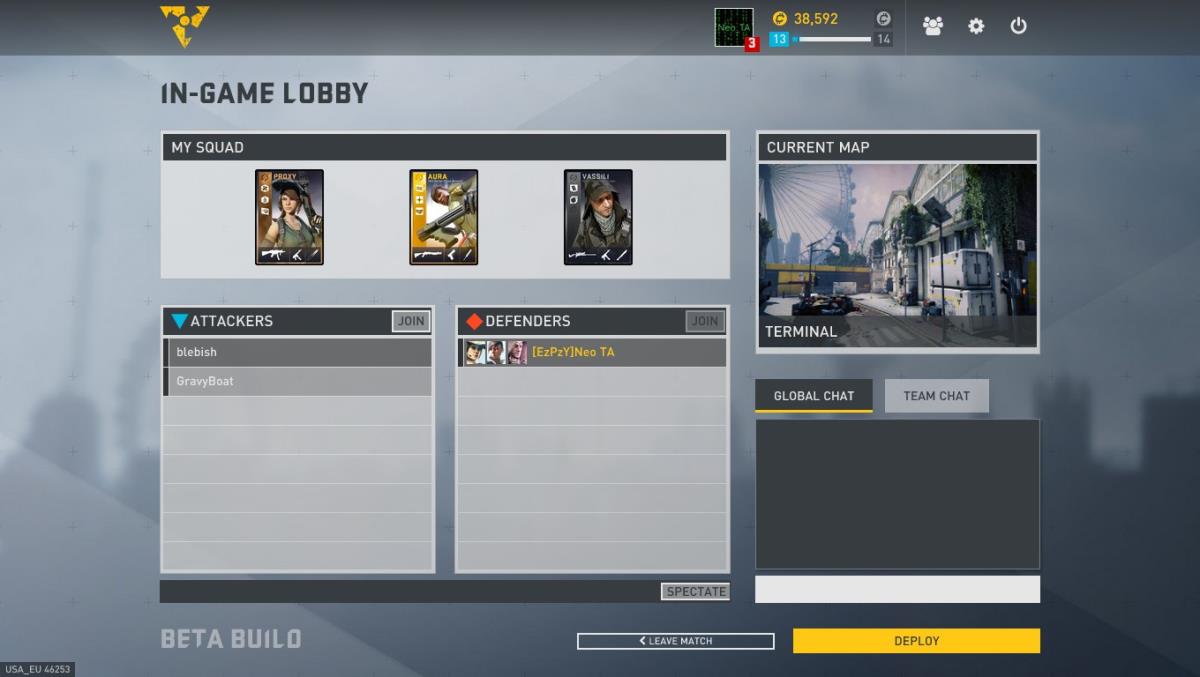Open settings via the gear icon
The width and height of the screenshot is (1200, 677).
(976, 26)
